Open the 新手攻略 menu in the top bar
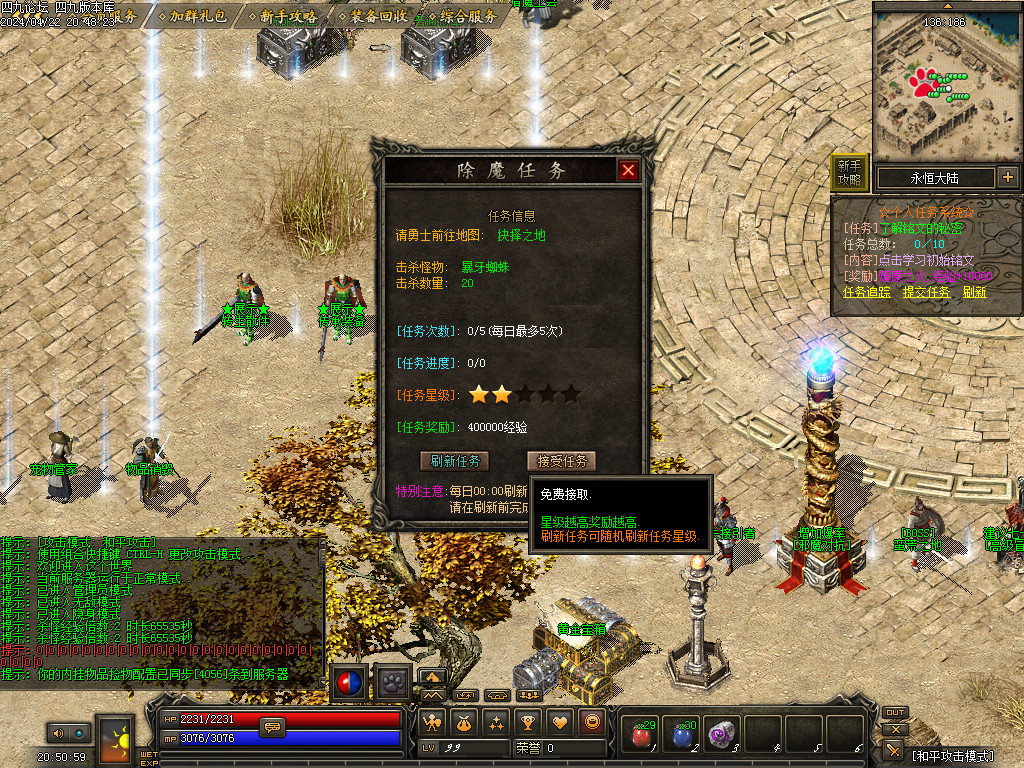1024x768 pixels. [x=287, y=16]
